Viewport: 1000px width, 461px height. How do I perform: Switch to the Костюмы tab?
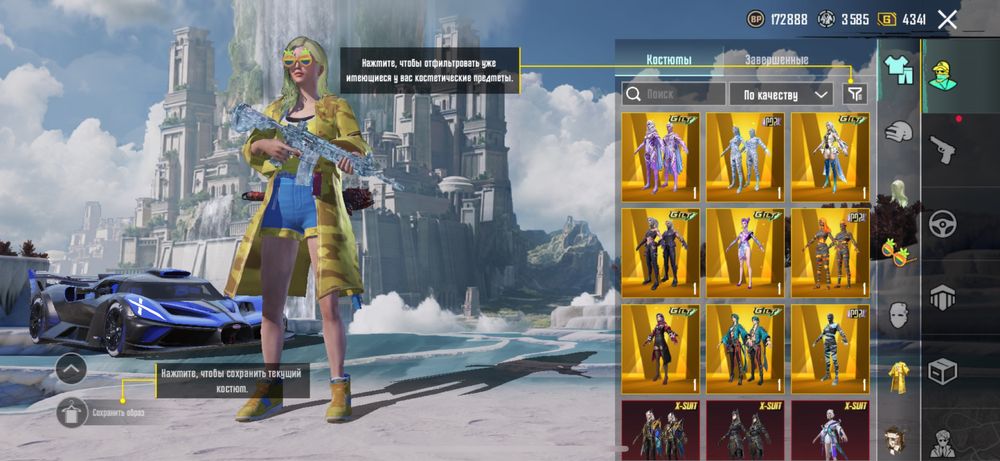pos(669,60)
